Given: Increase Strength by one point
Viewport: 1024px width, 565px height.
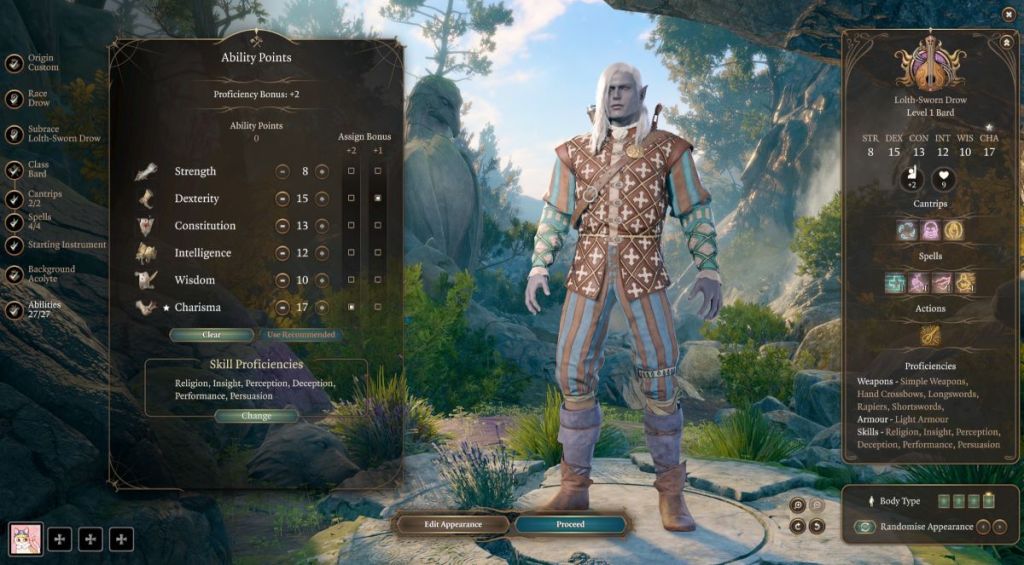Looking at the screenshot, I should (322, 172).
